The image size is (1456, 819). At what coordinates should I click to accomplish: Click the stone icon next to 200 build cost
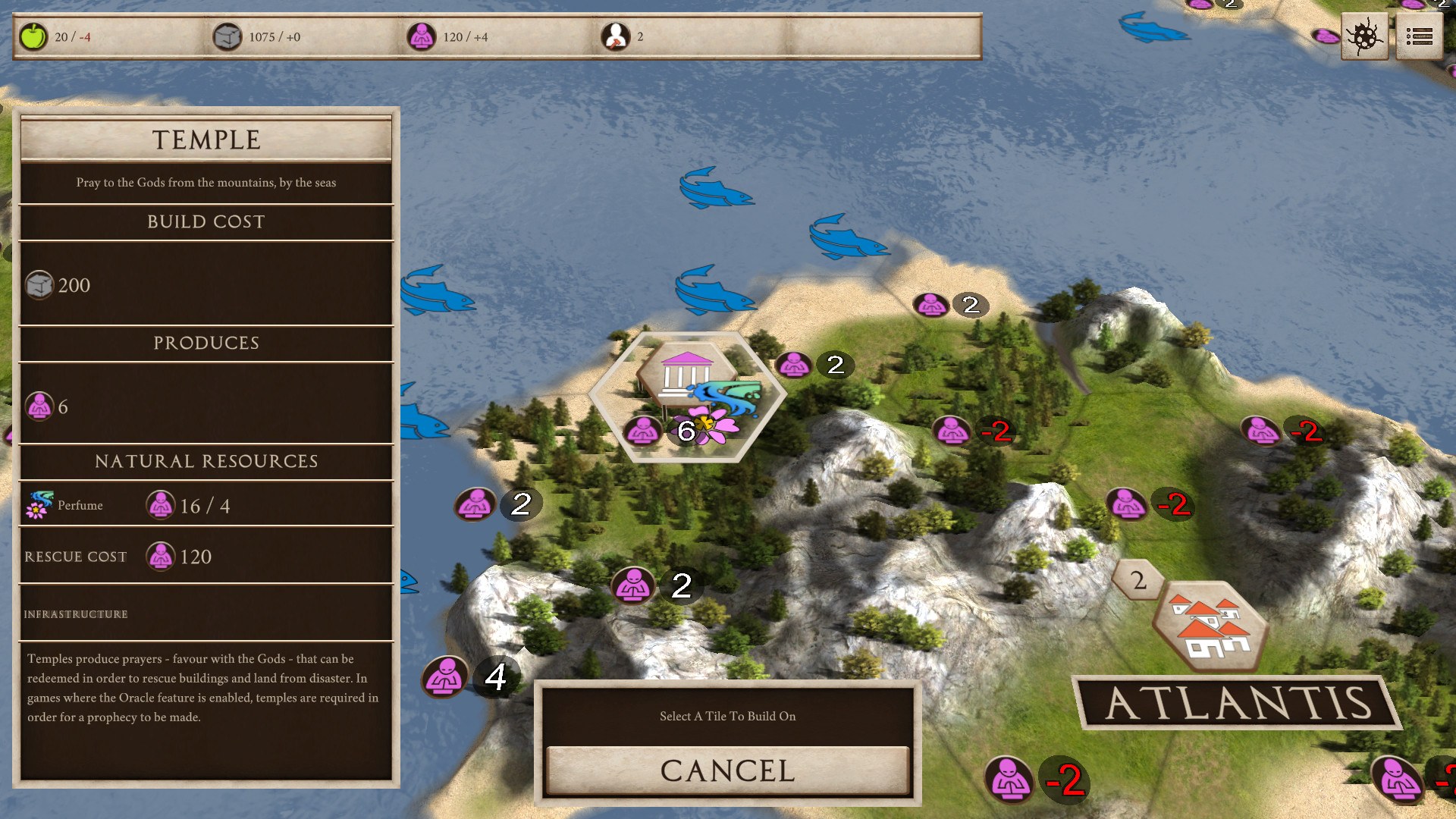[40, 284]
